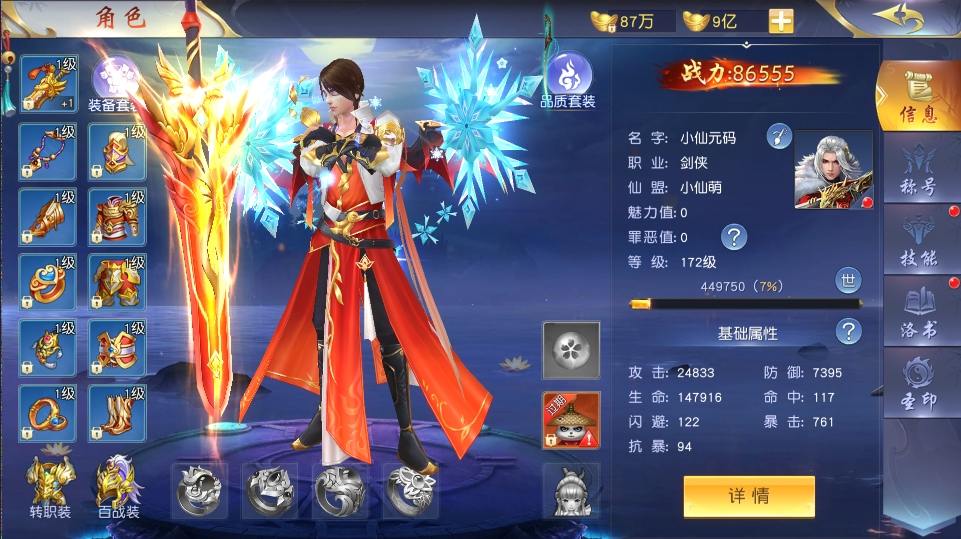
Task: Open the 详情 details button
Action: pos(749,496)
